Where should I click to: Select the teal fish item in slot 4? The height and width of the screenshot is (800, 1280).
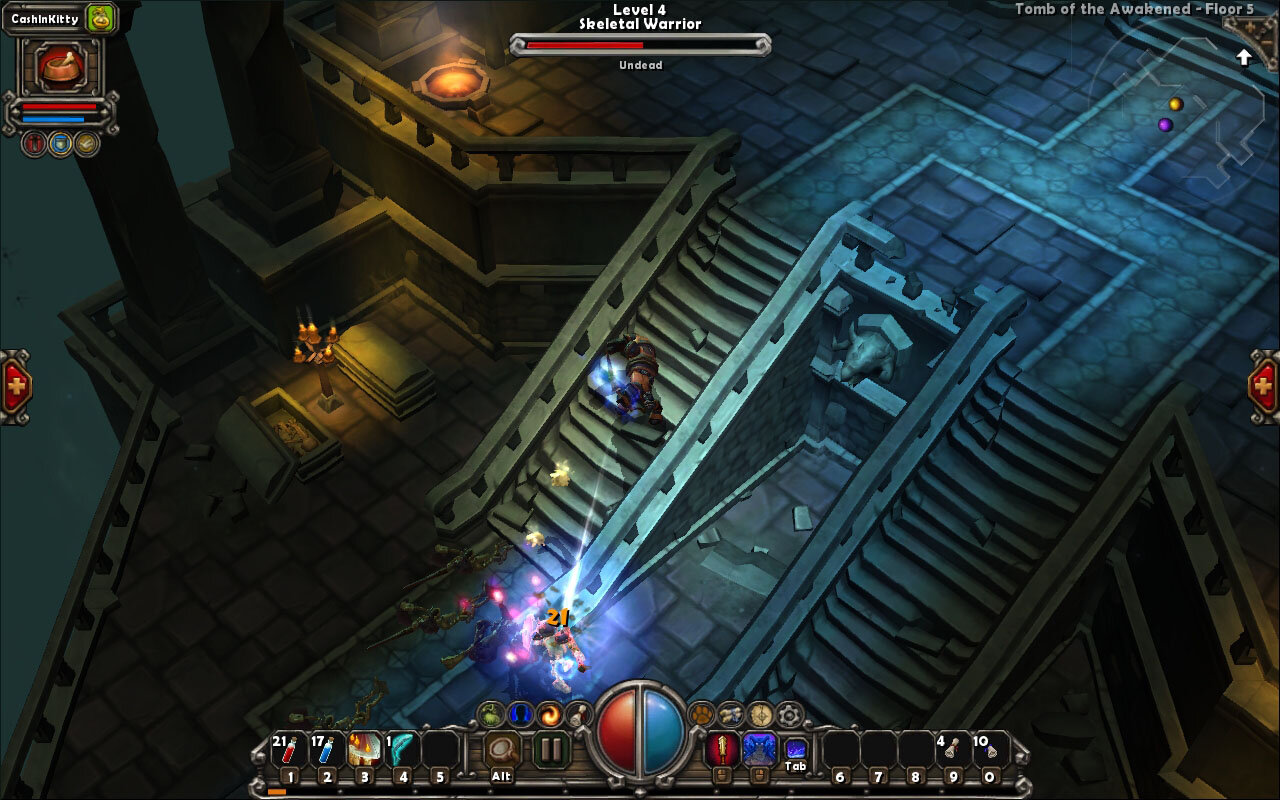click(402, 750)
